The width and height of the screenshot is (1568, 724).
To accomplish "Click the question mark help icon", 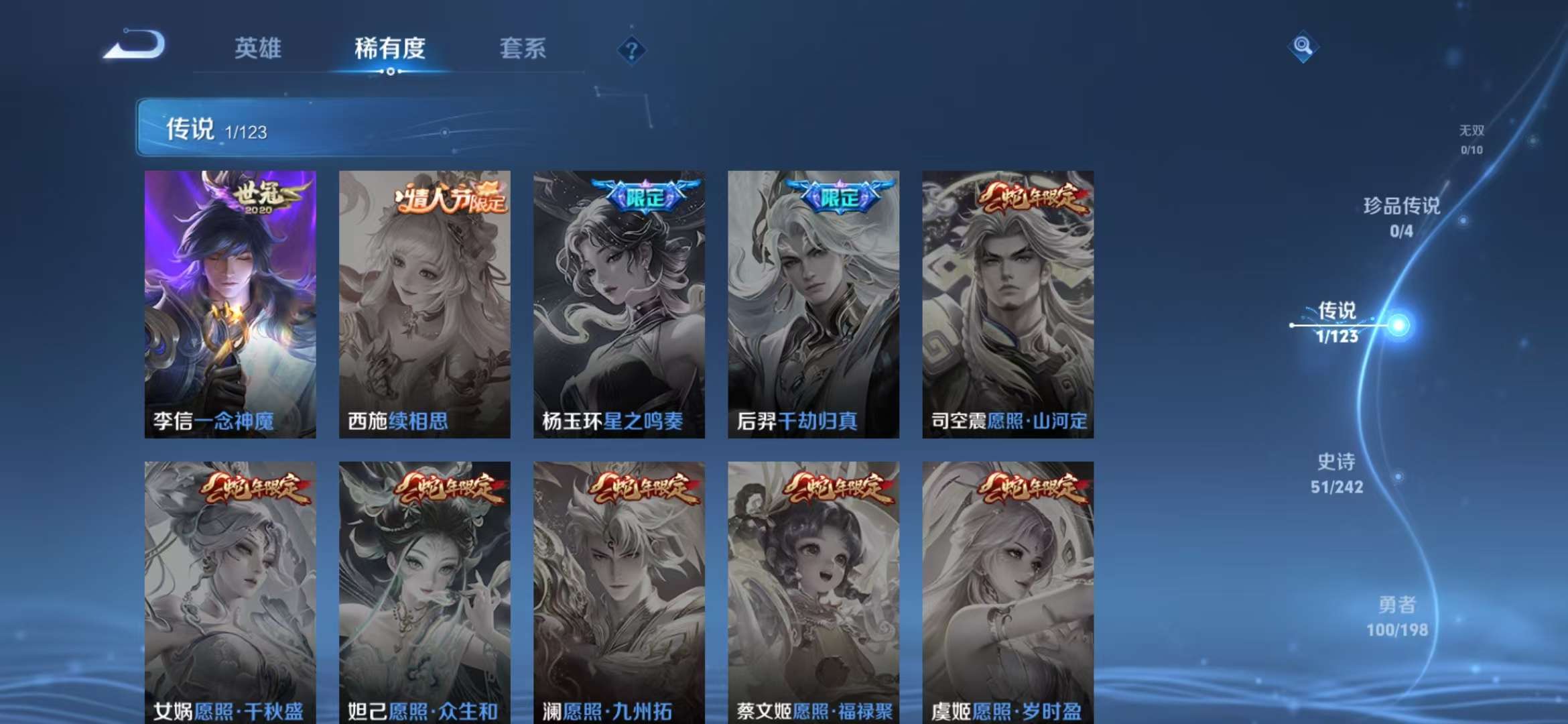I will [x=631, y=50].
